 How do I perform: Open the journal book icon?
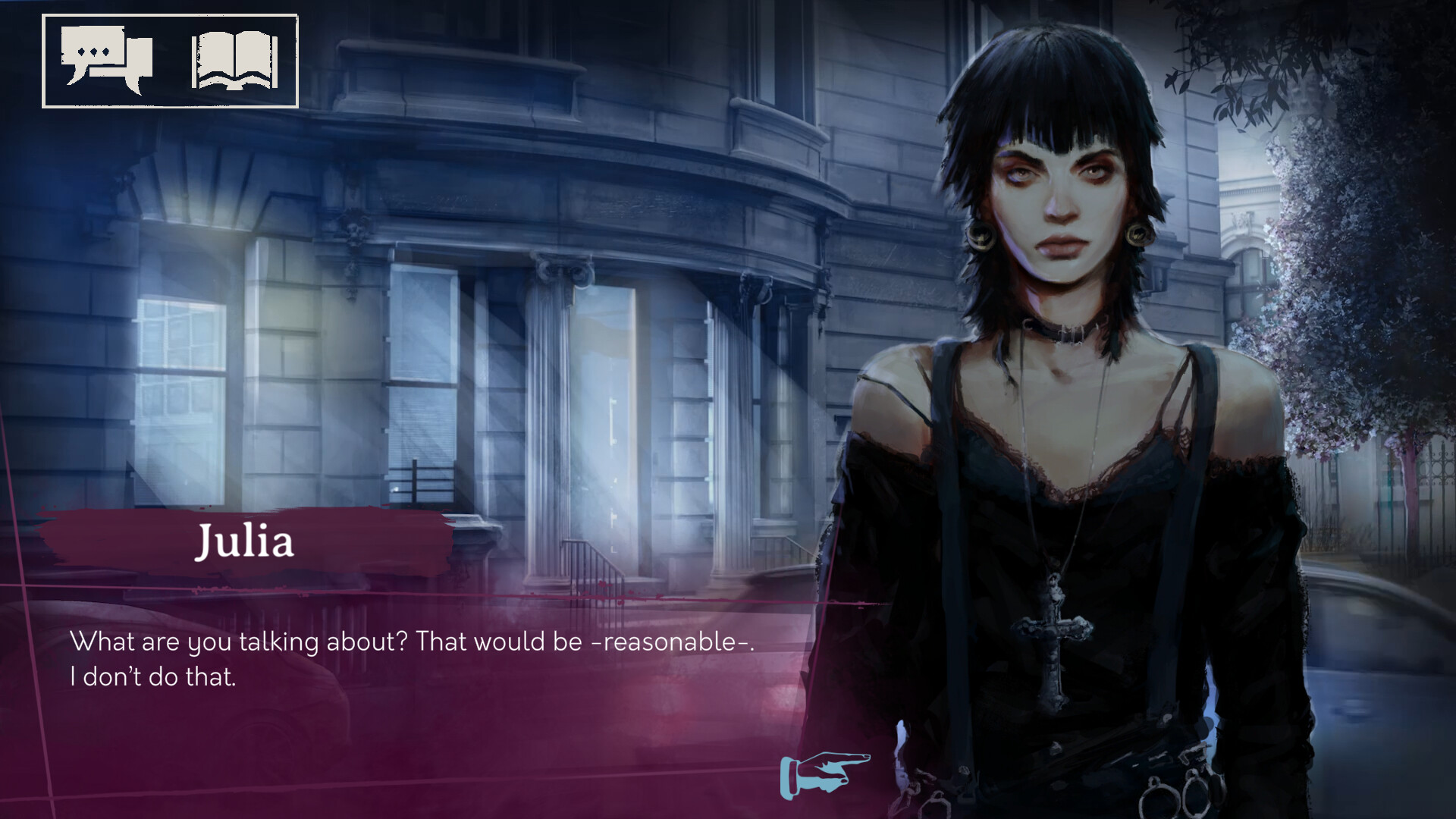[234, 61]
